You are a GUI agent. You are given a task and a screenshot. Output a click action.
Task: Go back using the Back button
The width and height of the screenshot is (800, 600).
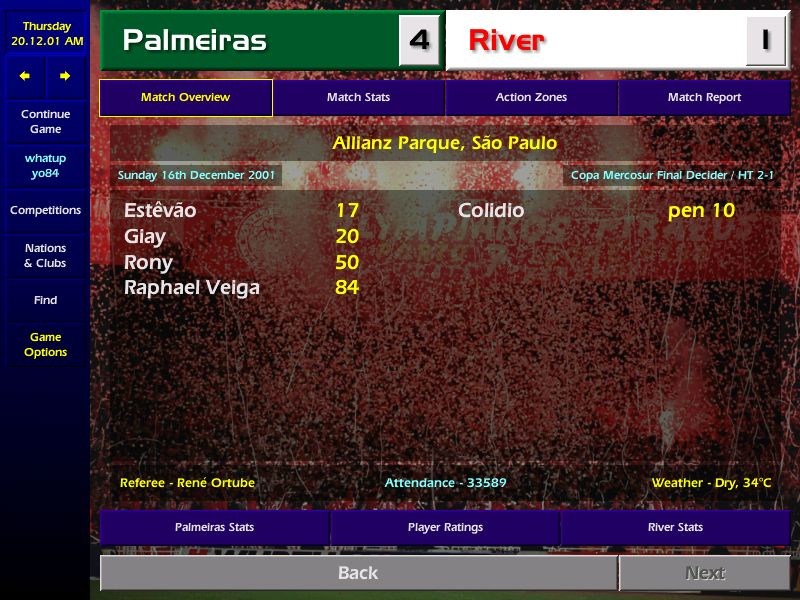click(x=358, y=573)
